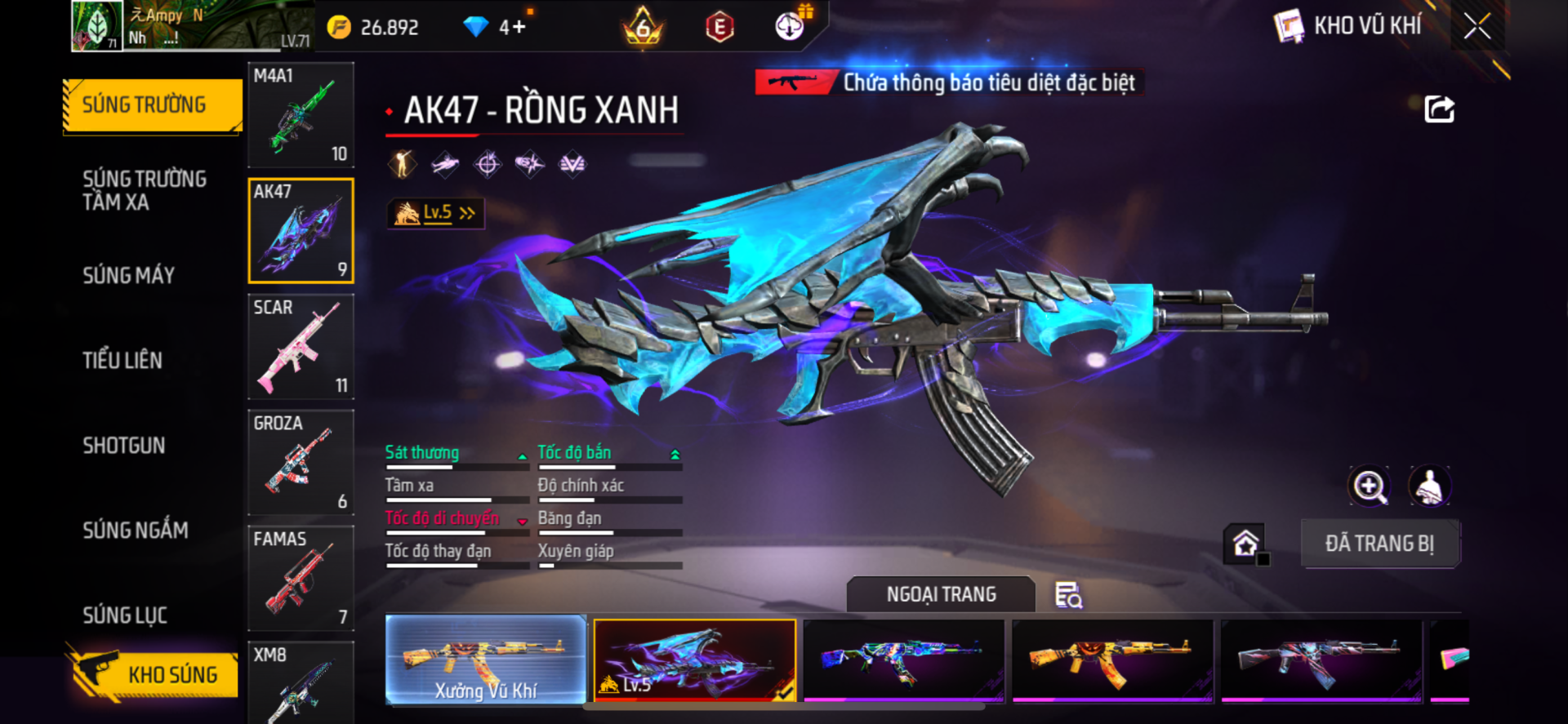Switch to Súng Trường Tầm Xa category

pyautogui.click(x=145, y=190)
